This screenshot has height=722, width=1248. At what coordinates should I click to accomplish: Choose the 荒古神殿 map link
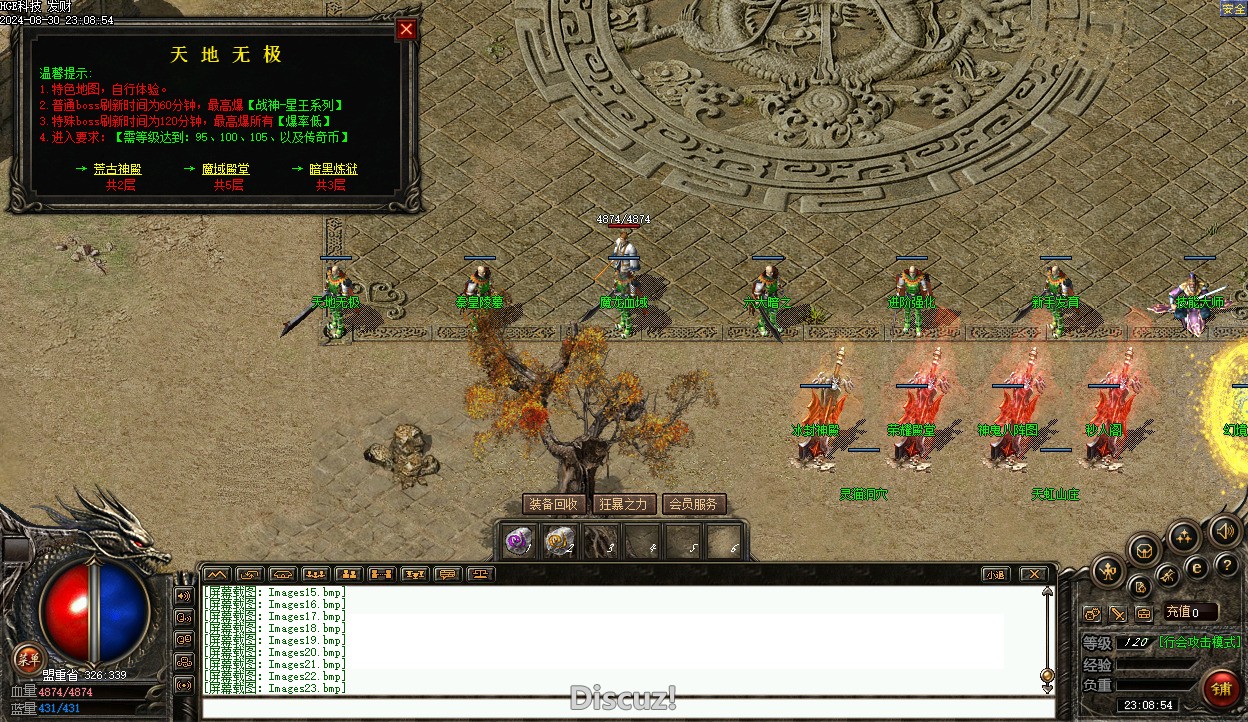pyautogui.click(x=118, y=169)
